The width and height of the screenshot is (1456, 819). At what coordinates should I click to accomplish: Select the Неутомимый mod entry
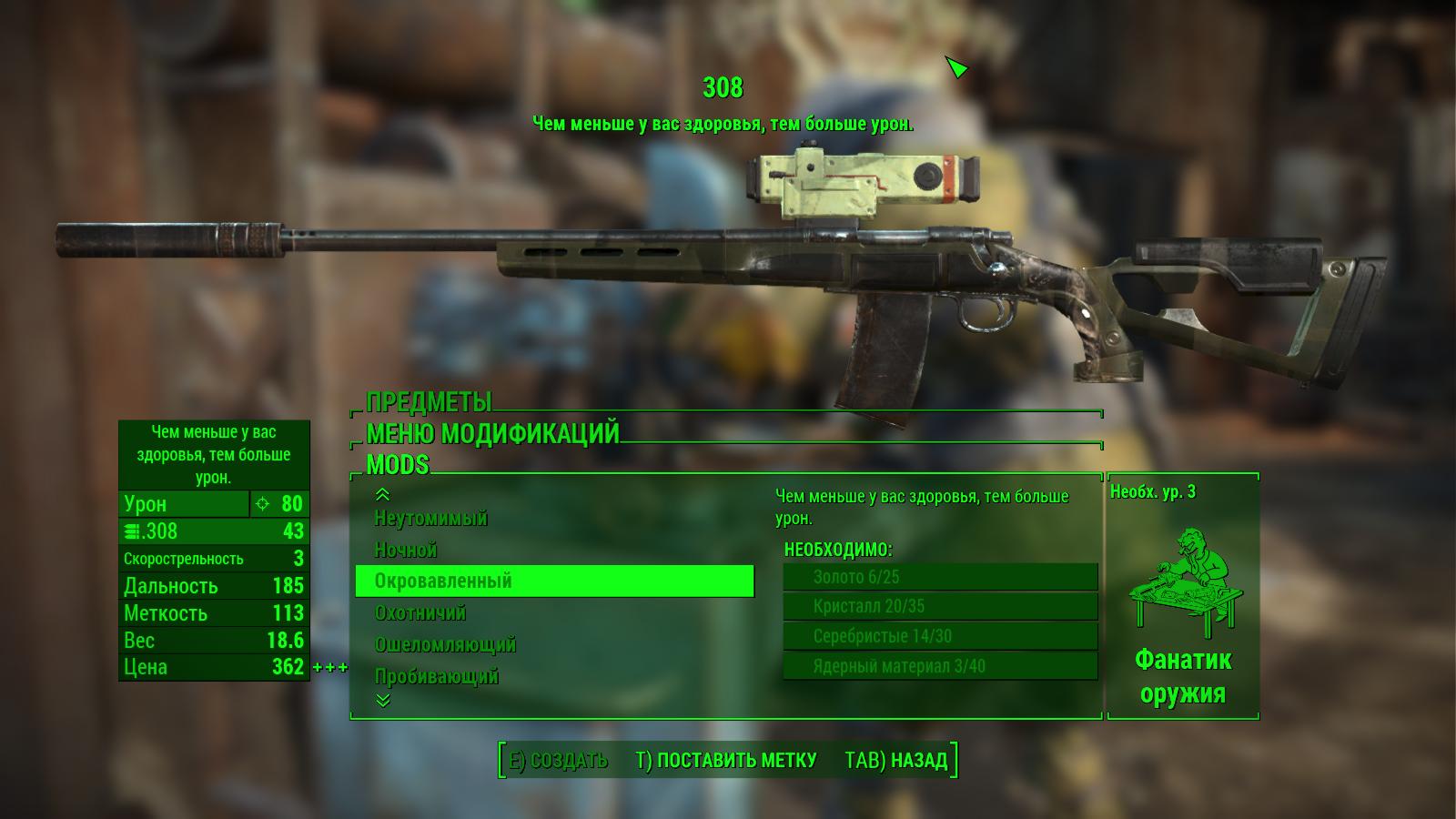(x=431, y=519)
